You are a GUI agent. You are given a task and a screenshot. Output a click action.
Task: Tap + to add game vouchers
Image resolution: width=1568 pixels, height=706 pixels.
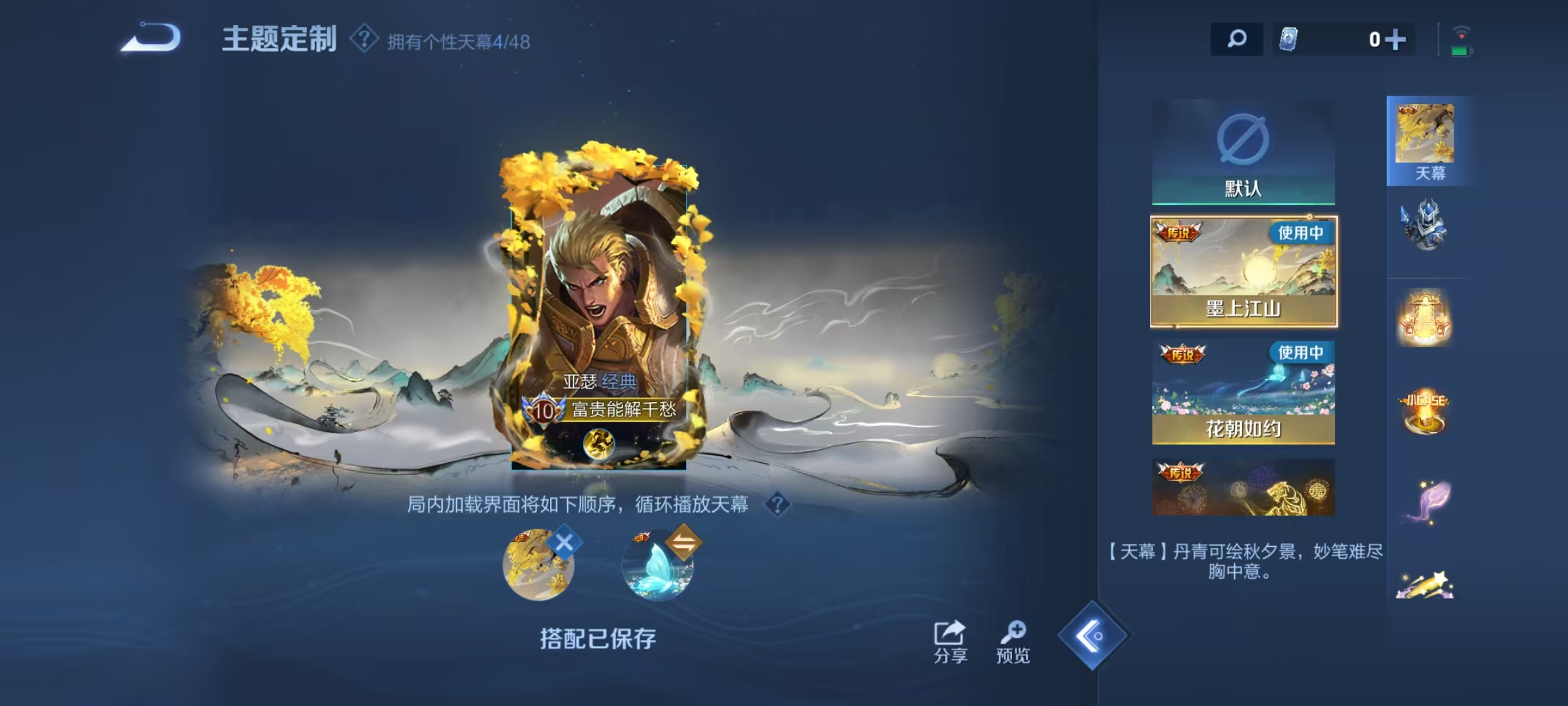click(1396, 41)
